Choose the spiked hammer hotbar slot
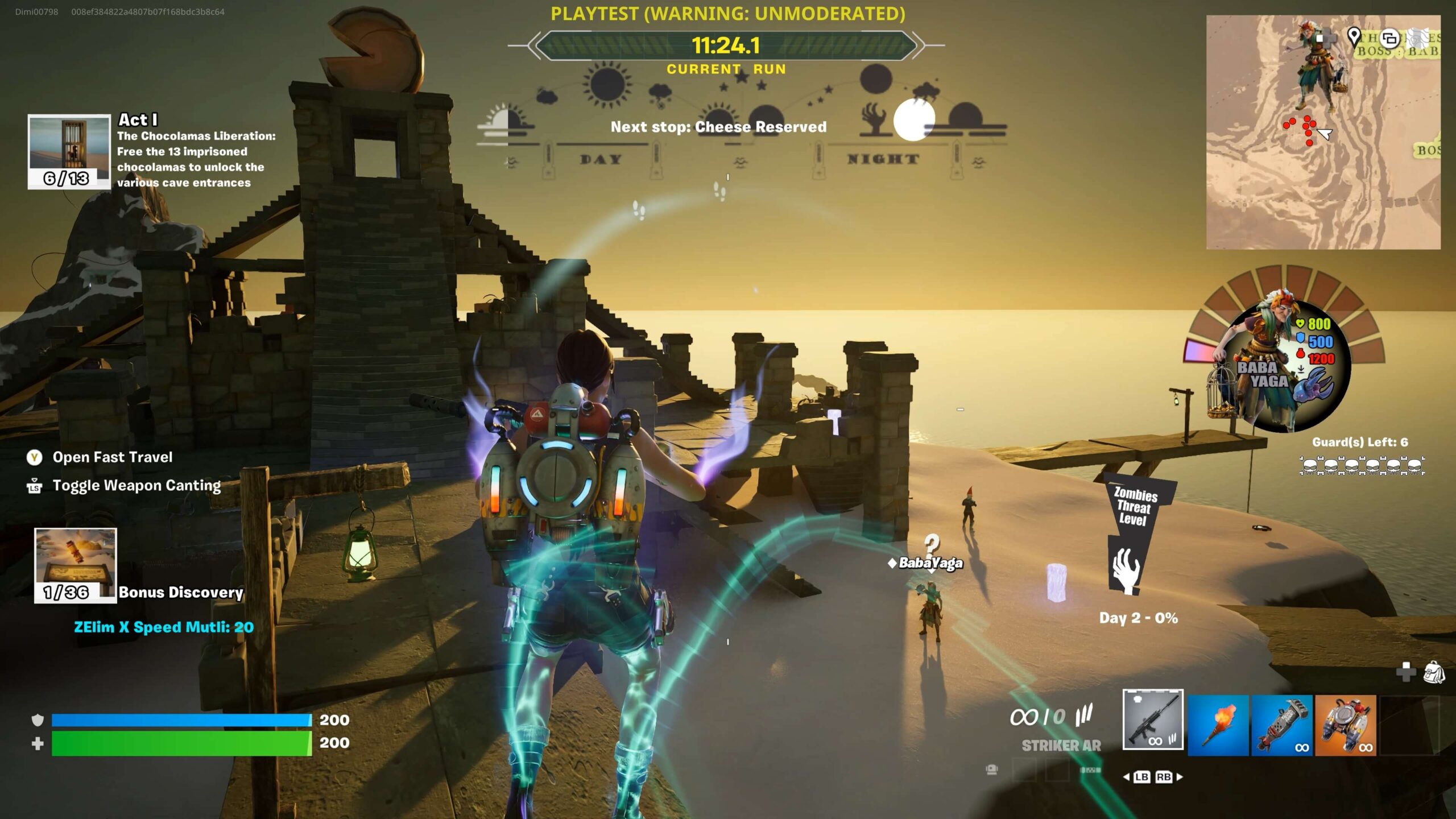The height and width of the screenshot is (819, 1456). (1282, 725)
